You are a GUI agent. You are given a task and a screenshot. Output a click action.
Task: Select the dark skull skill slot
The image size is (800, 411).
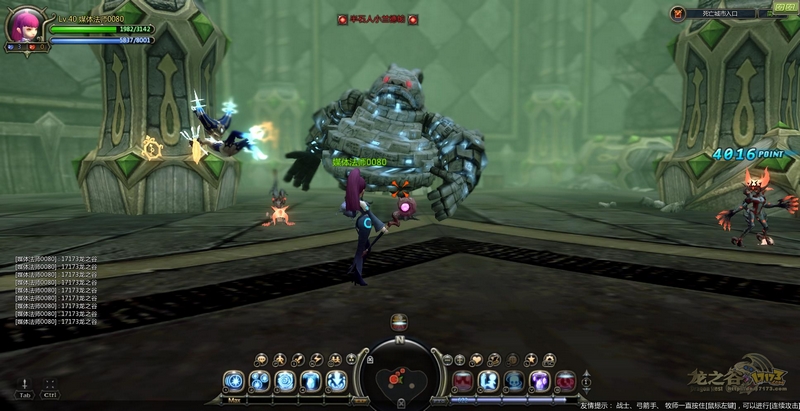pos(513,381)
